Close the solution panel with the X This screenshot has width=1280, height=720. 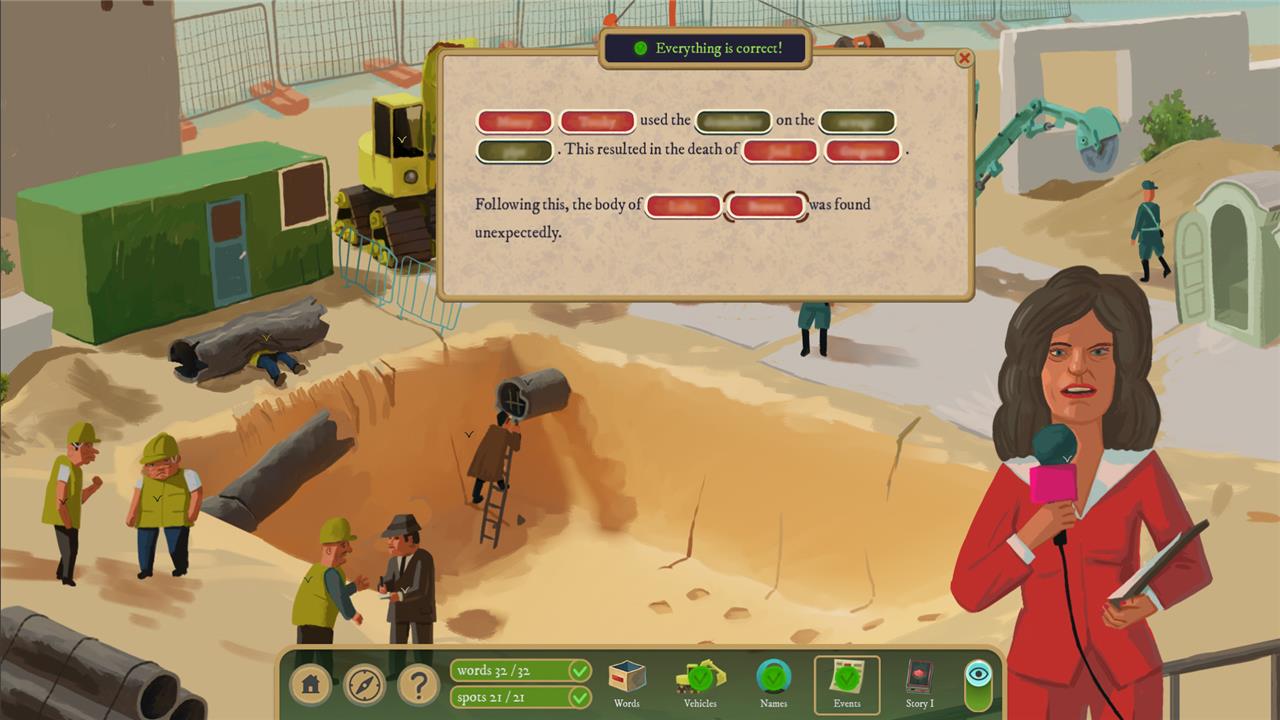point(964,59)
